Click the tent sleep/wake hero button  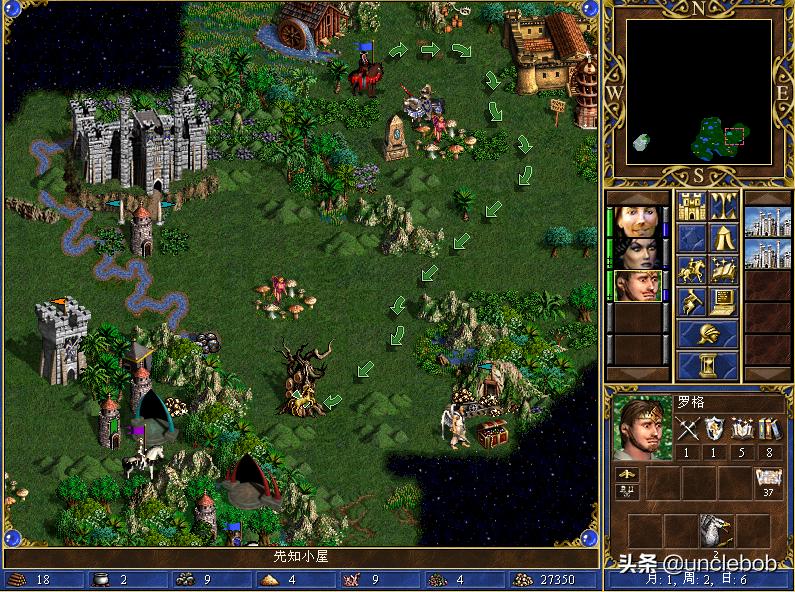click(x=724, y=238)
